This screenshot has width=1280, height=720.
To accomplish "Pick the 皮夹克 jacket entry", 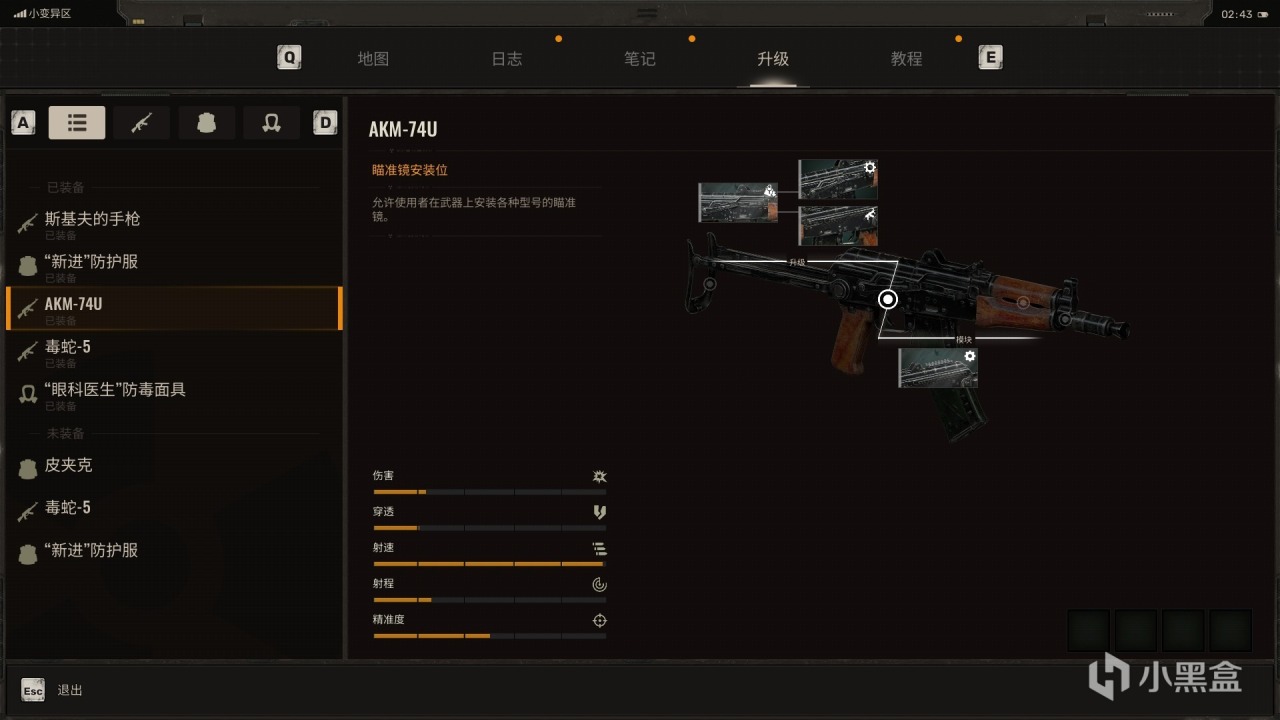I will [68, 466].
